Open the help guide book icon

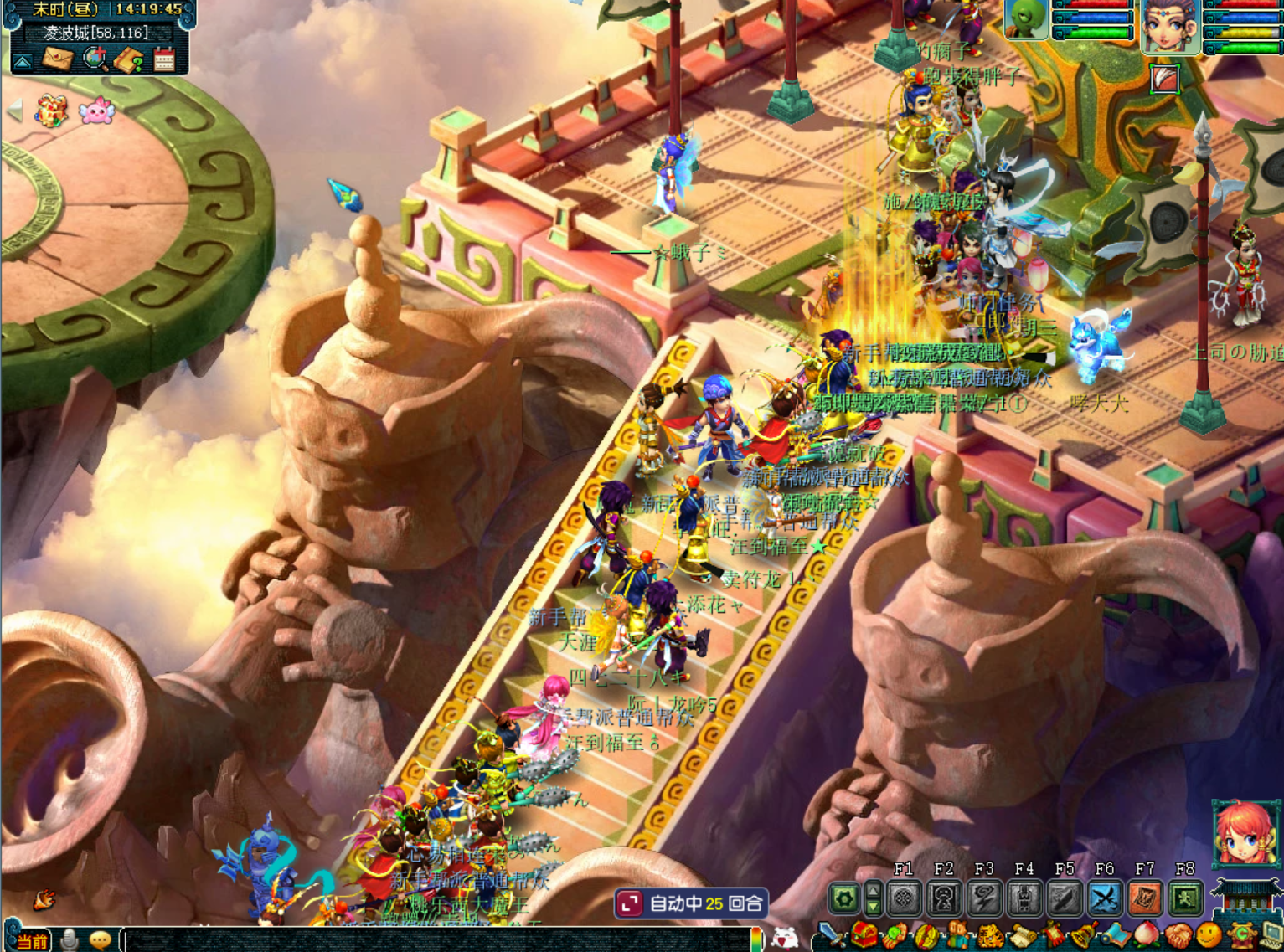pos(130,59)
